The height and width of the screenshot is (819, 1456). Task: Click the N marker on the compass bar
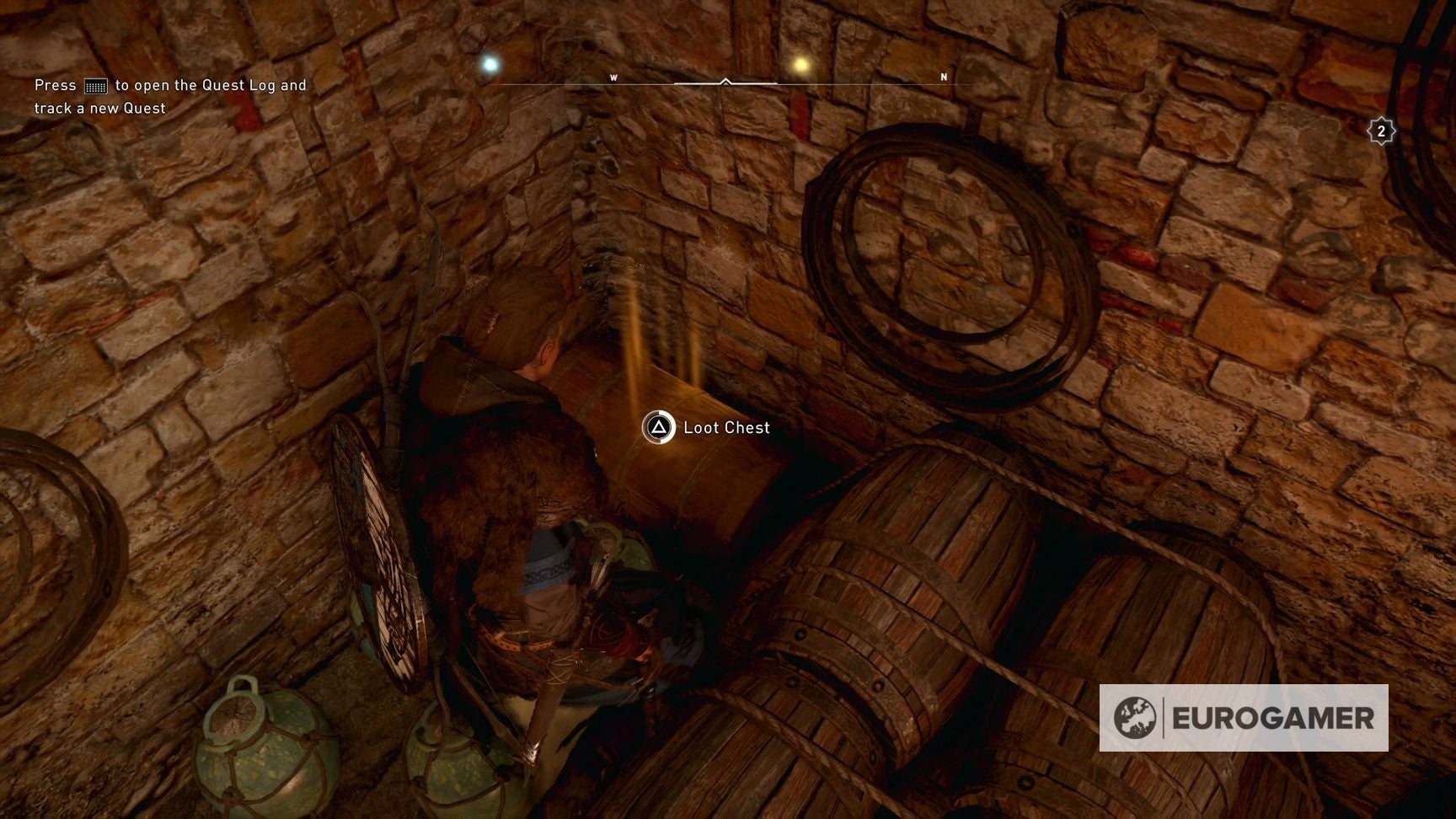(941, 76)
